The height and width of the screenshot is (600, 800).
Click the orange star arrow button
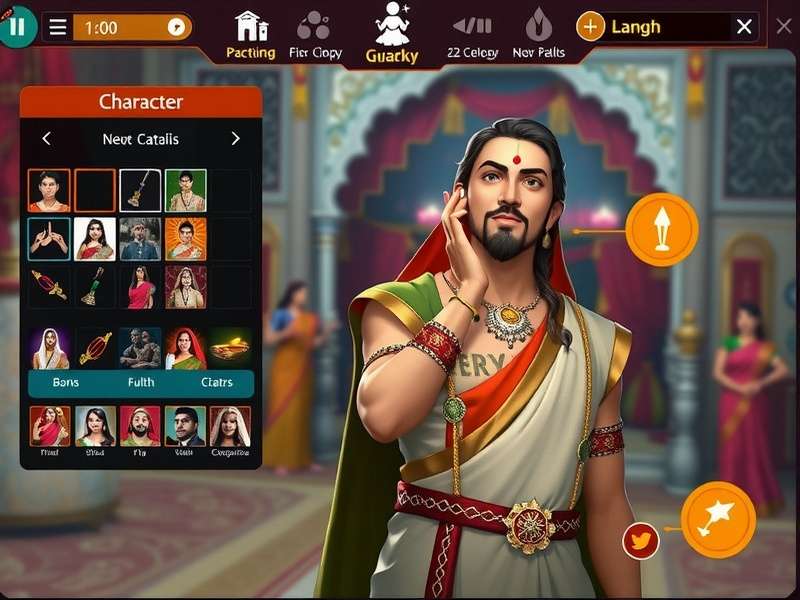click(x=718, y=519)
